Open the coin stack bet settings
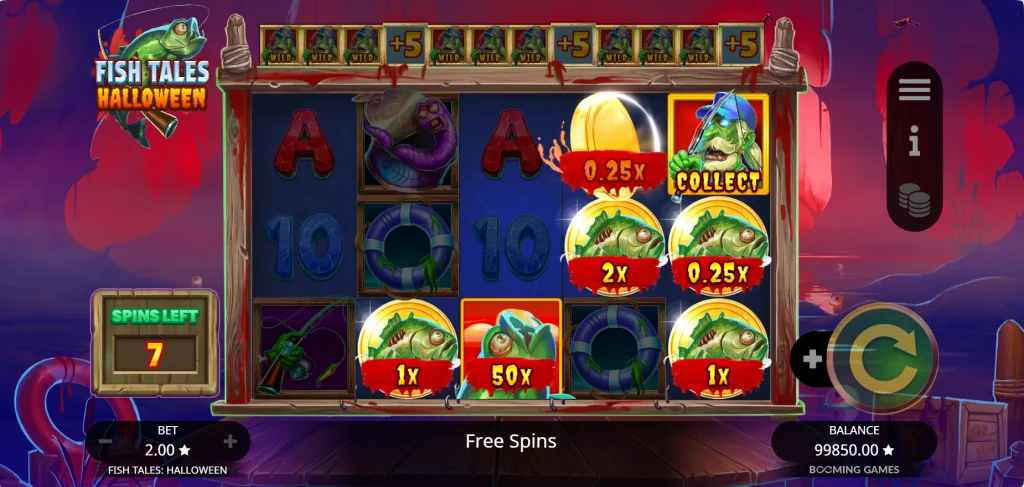This screenshot has width=1024, height=487. (914, 200)
